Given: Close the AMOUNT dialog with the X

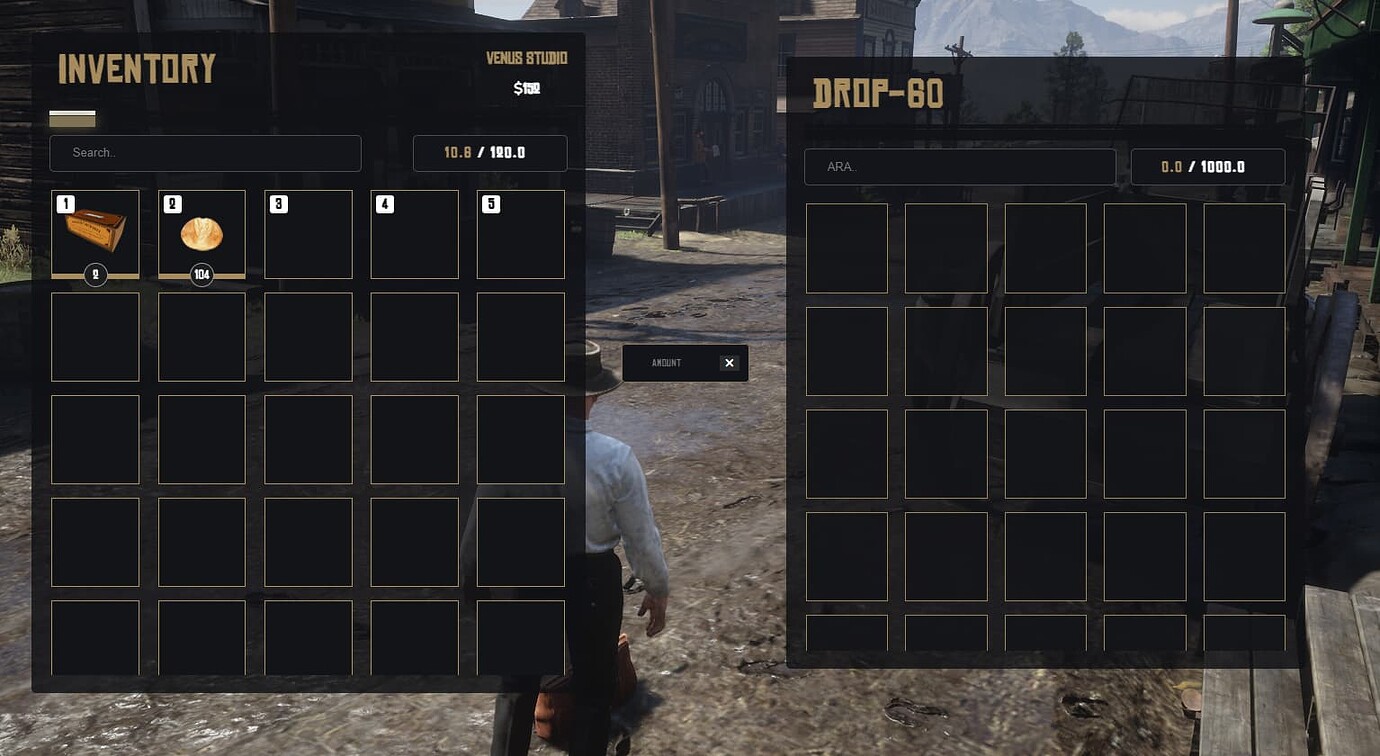Looking at the screenshot, I should 729,362.
